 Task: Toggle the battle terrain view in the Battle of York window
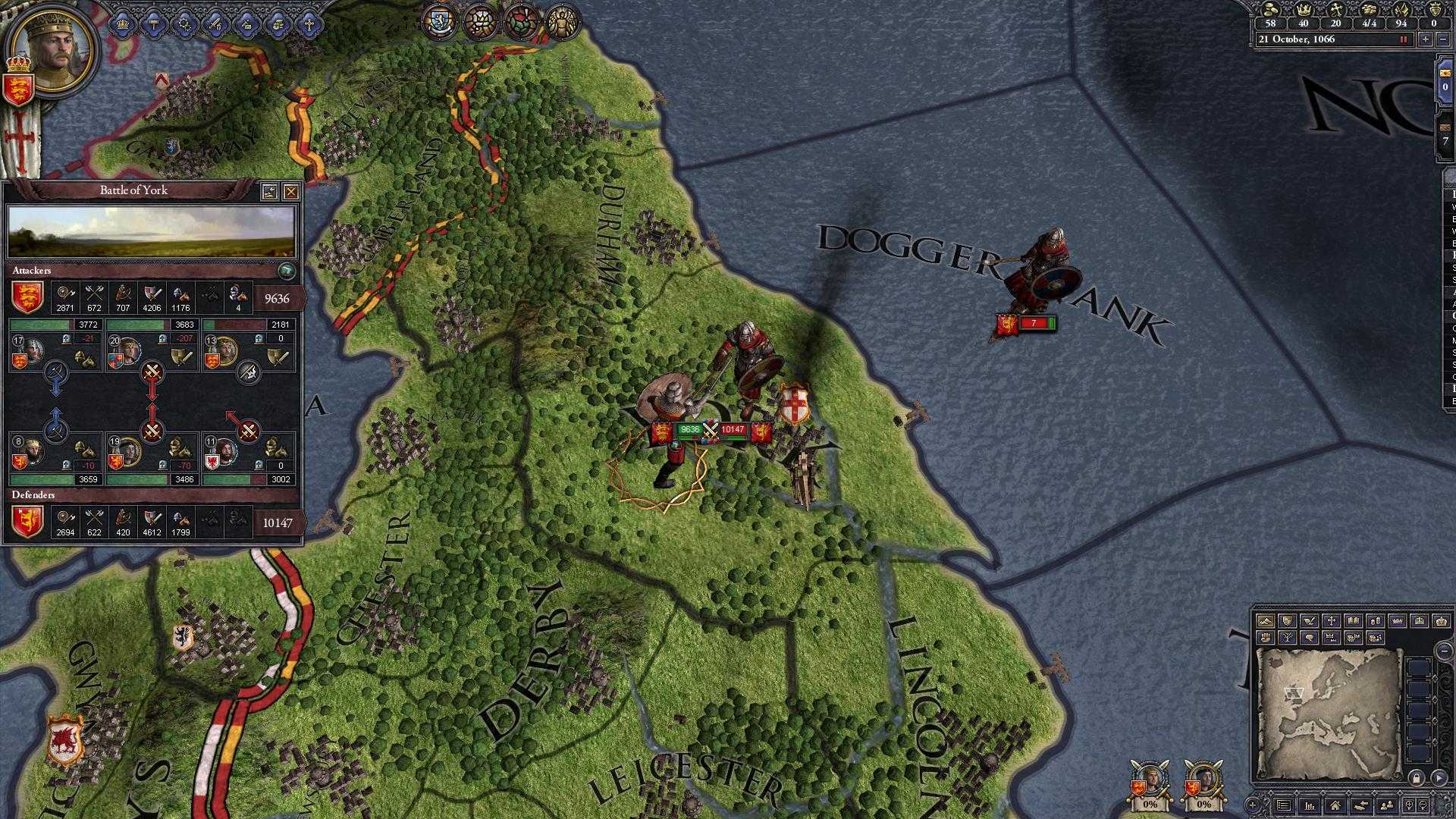(270, 192)
